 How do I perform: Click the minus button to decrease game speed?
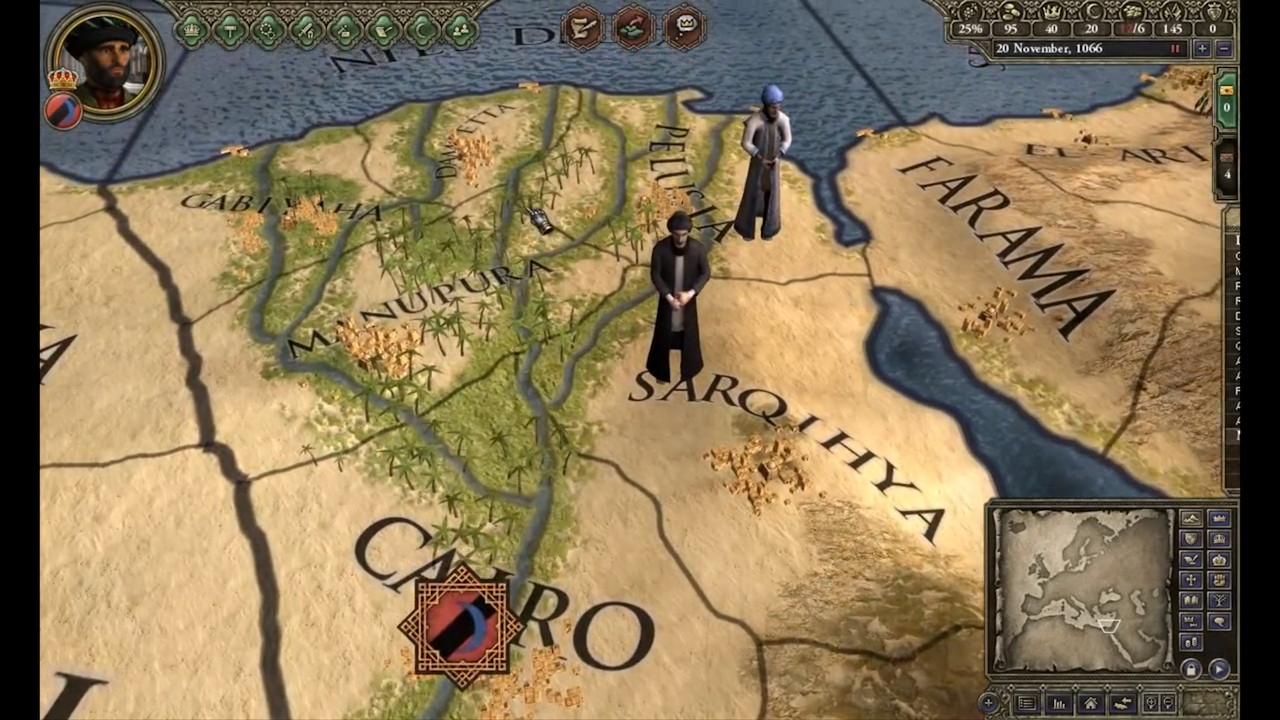tap(1224, 48)
